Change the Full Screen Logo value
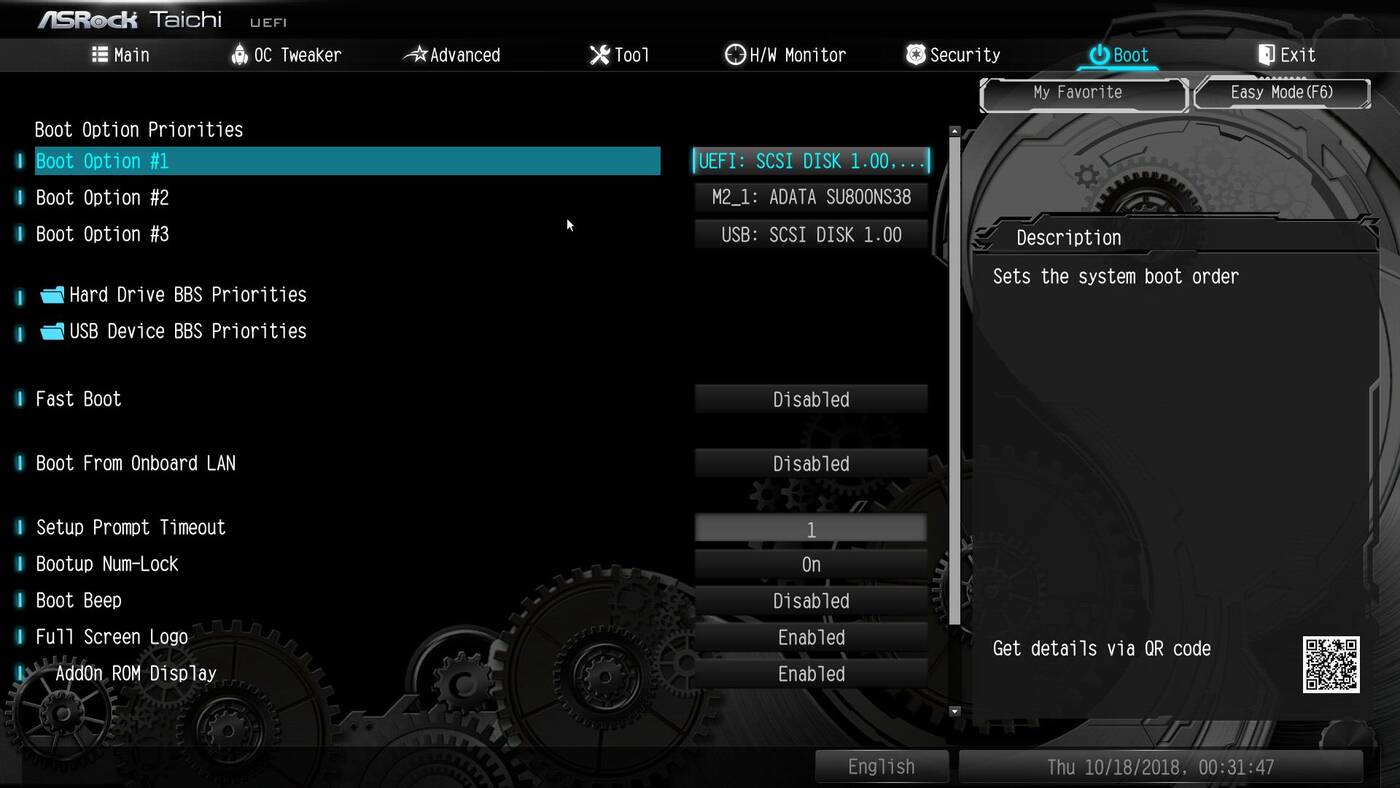This screenshot has height=788, width=1400. click(811, 638)
